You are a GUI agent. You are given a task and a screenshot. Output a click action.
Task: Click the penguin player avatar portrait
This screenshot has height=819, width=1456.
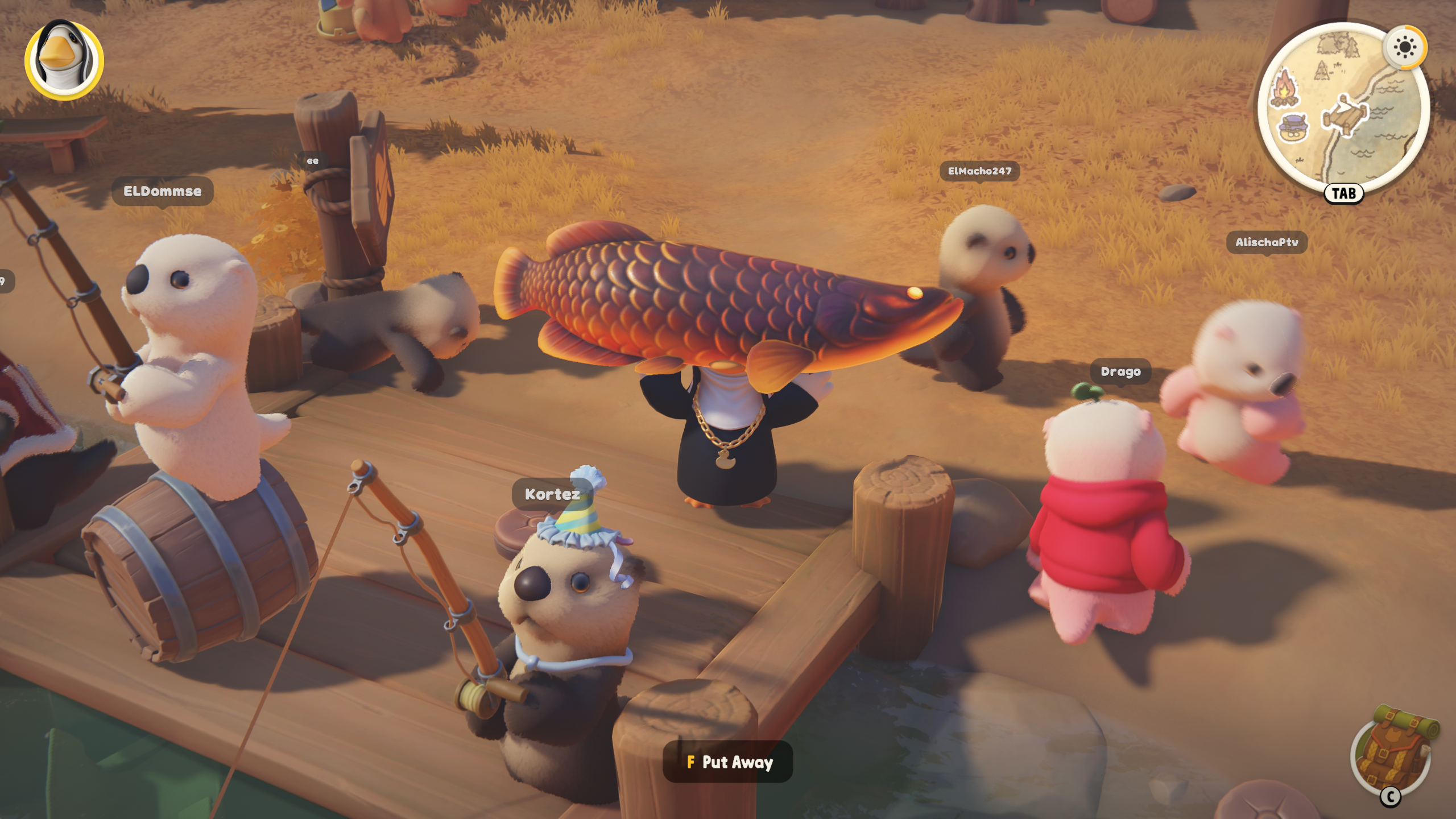(x=64, y=59)
